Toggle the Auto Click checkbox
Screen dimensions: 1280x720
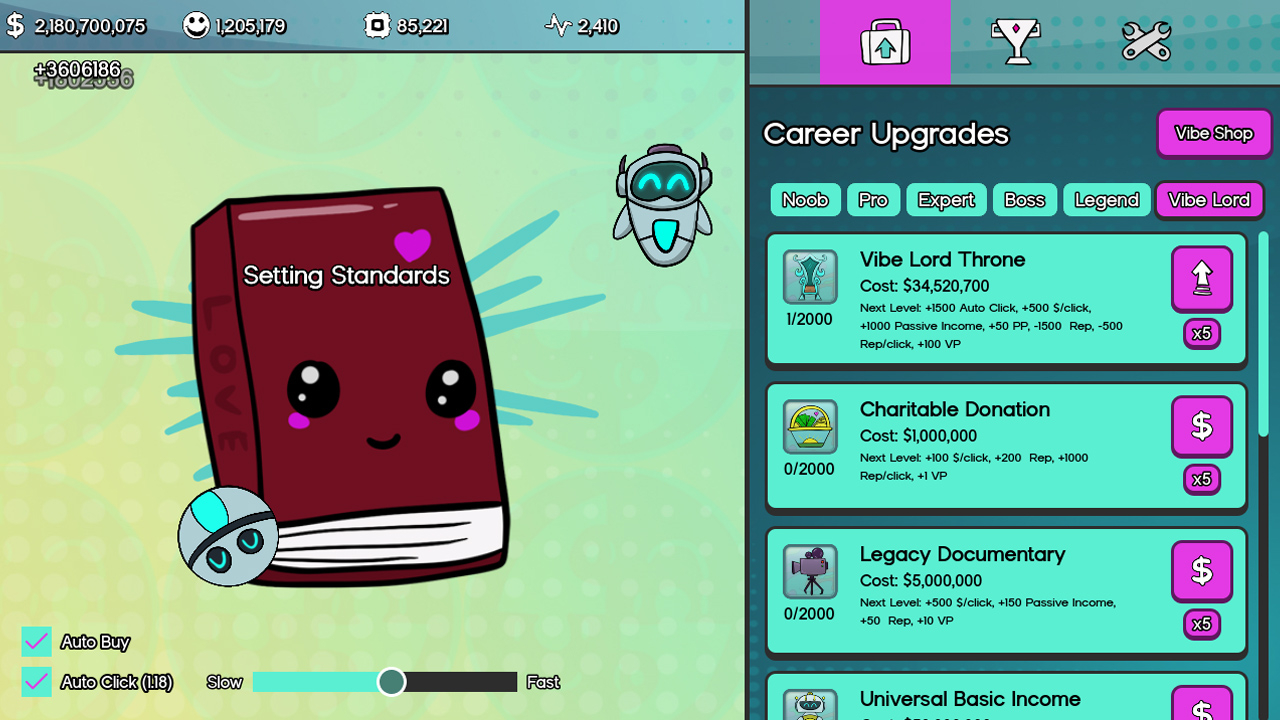pos(37,682)
